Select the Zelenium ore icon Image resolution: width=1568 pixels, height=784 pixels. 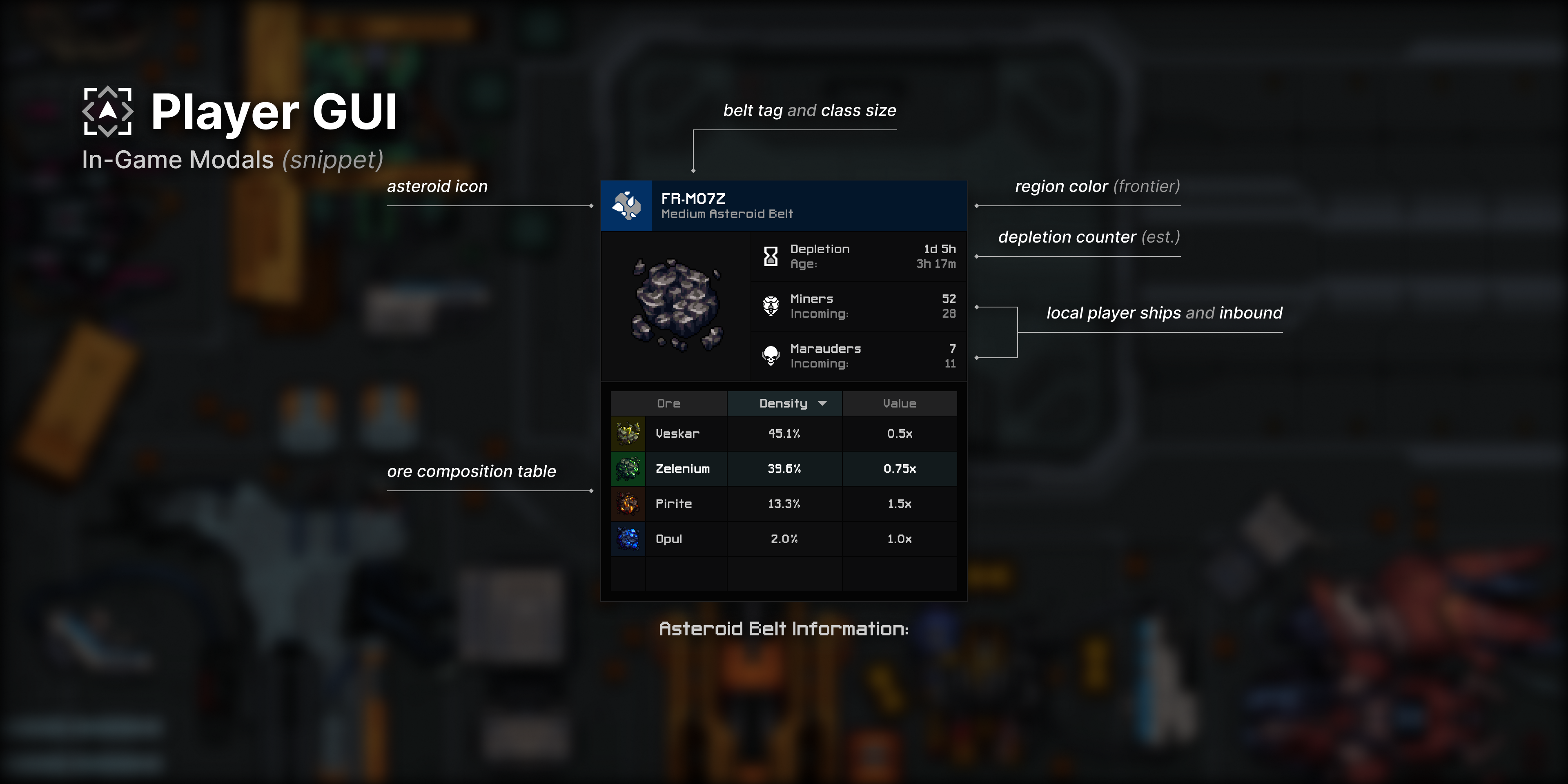(628, 469)
